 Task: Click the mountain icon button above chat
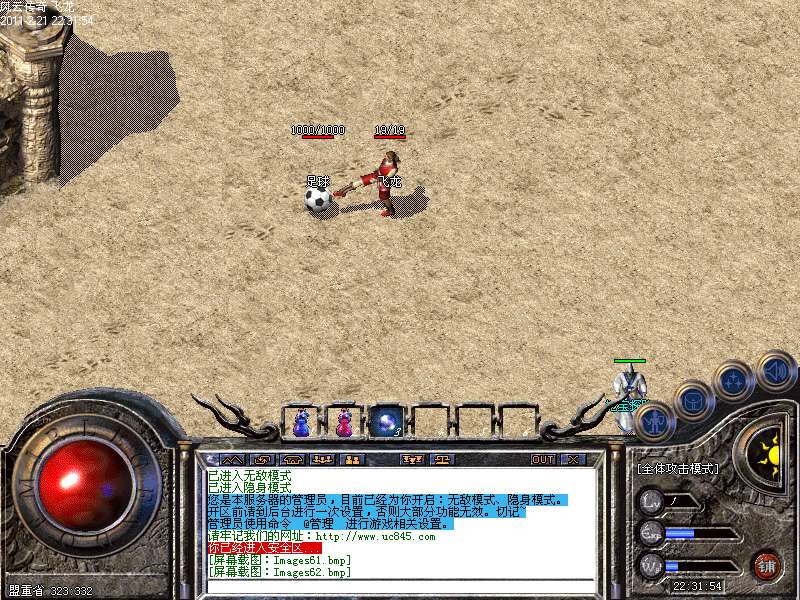(231, 460)
